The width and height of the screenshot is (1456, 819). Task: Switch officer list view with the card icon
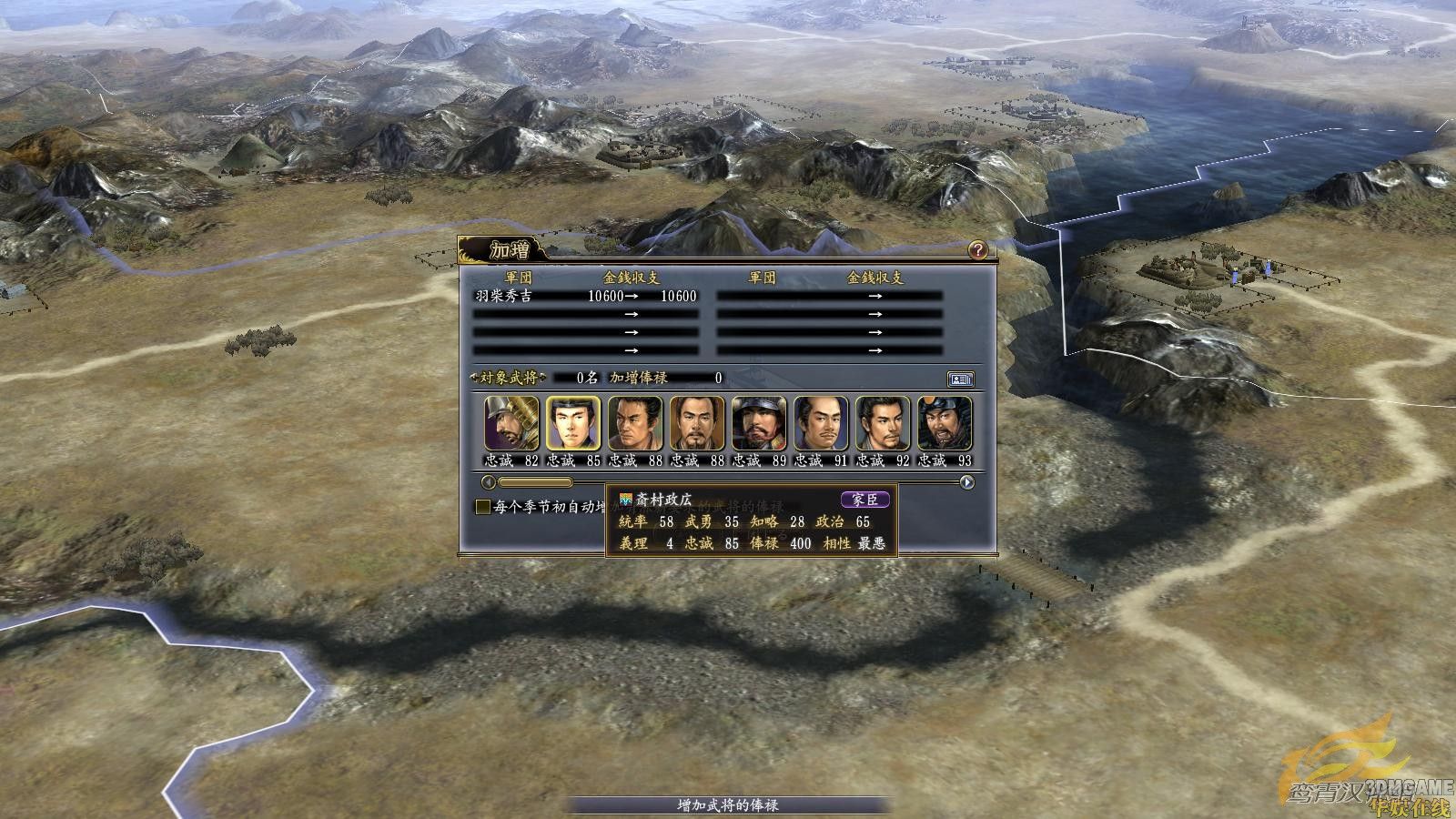tap(960, 379)
